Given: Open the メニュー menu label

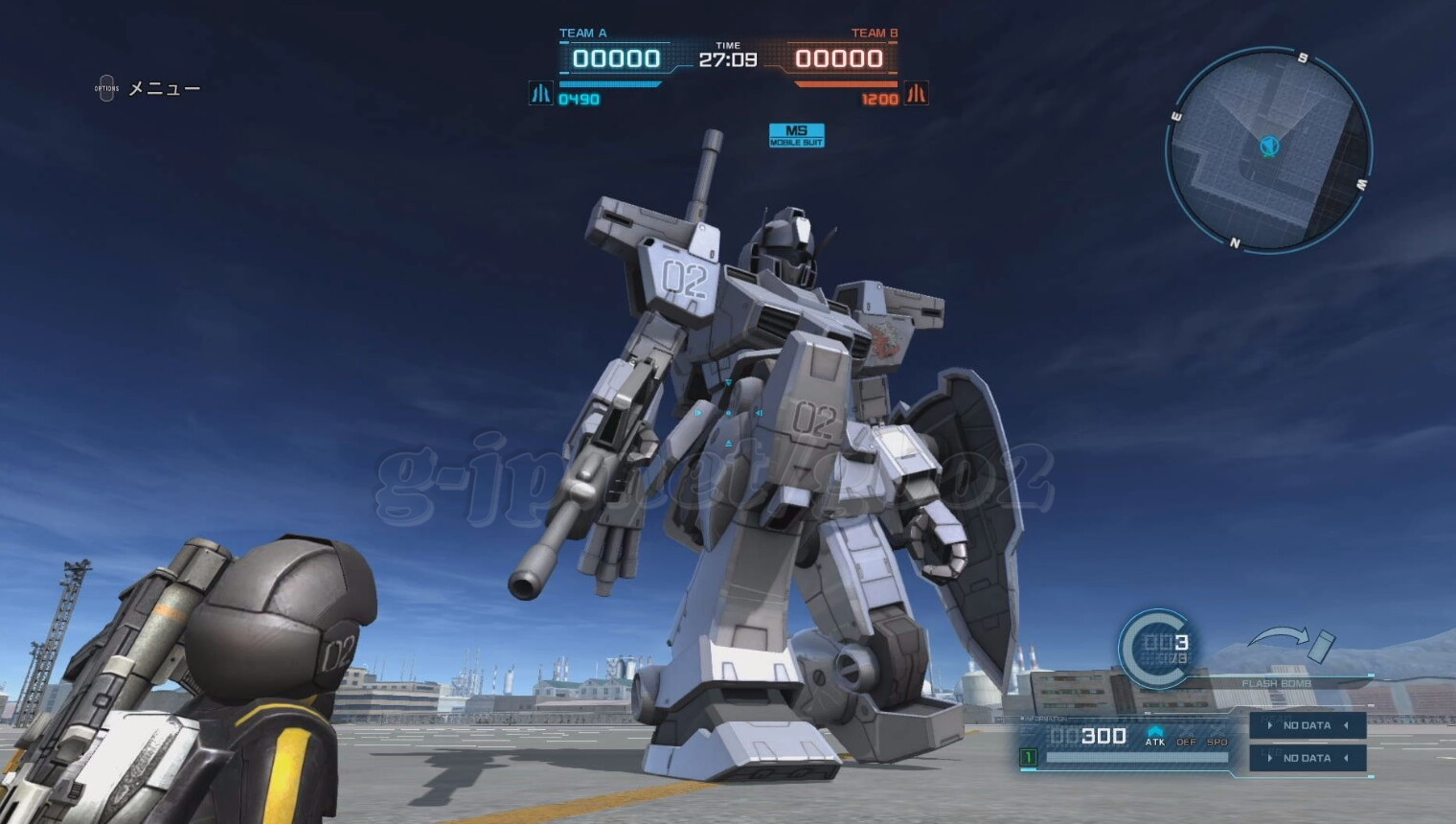Looking at the screenshot, I should click(x=164, y=88).
